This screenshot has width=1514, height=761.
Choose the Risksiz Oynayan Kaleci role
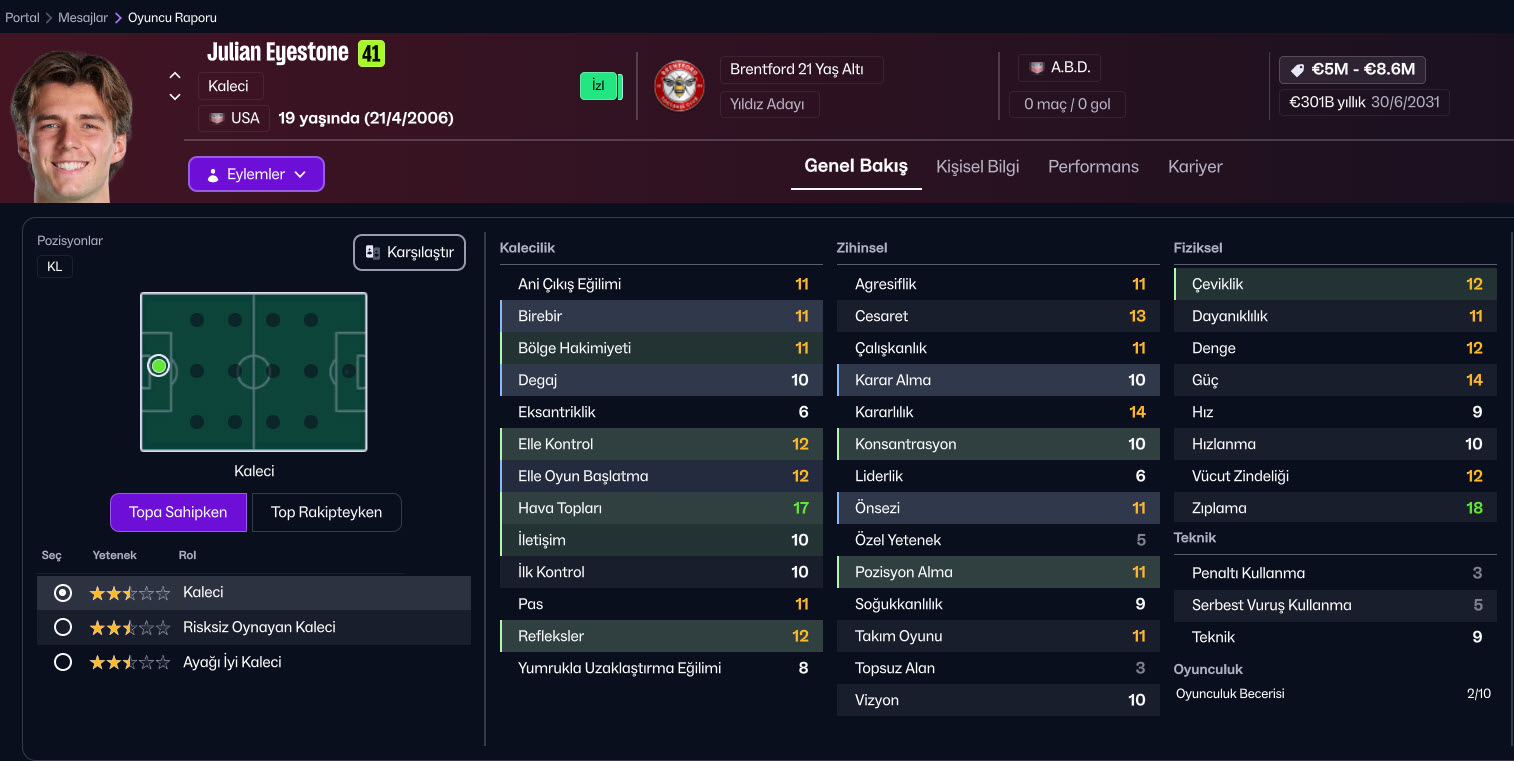point(63,628)
